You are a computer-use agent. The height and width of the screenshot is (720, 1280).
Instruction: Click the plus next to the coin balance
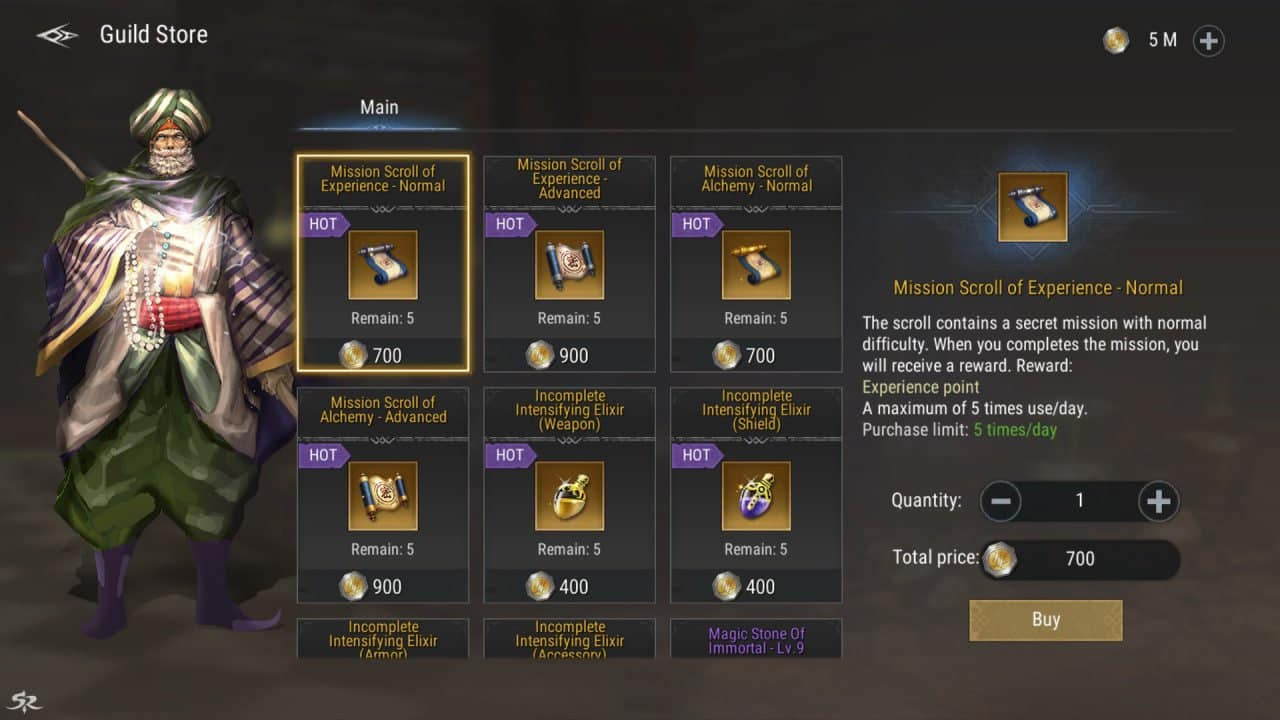coord(1208,41)
